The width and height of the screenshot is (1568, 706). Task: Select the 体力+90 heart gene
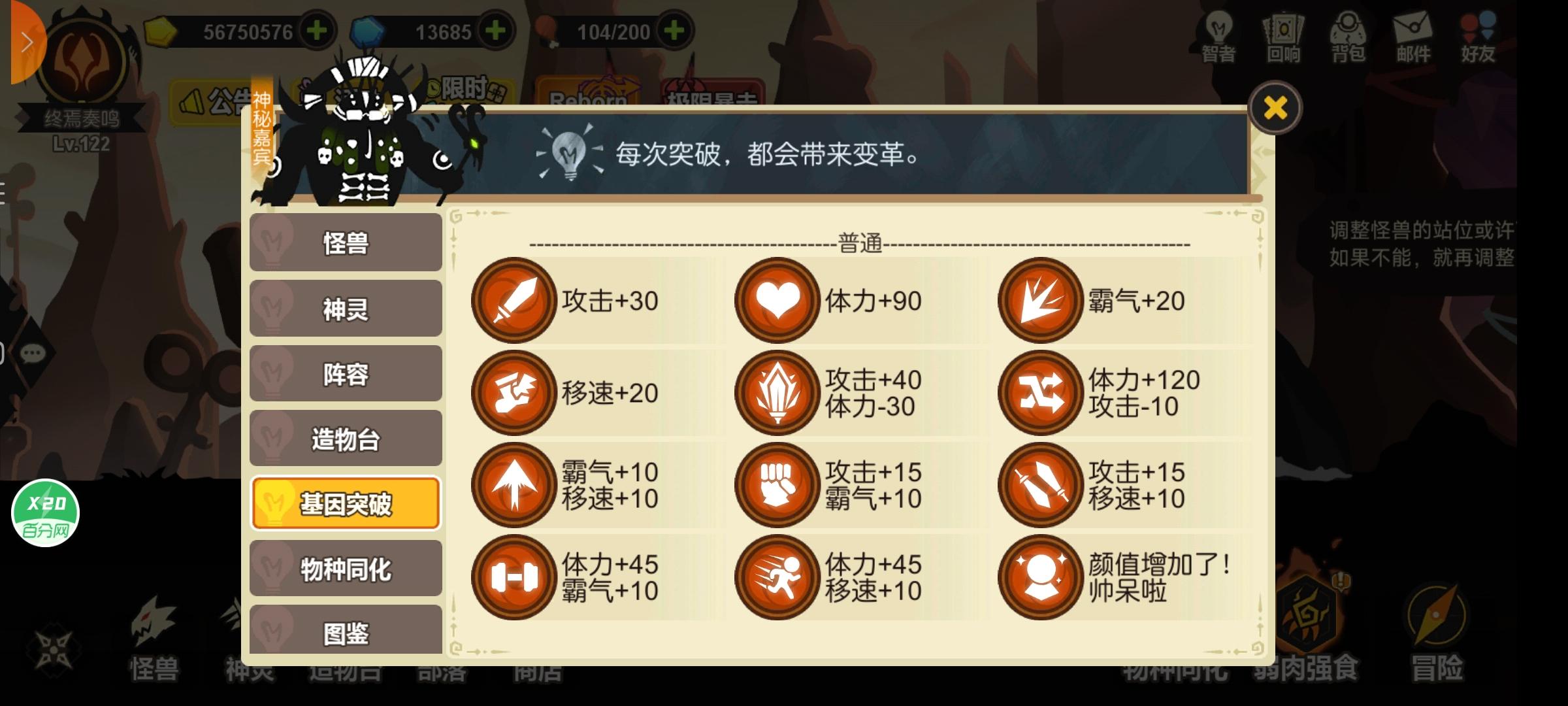click(x=777, y=301)
